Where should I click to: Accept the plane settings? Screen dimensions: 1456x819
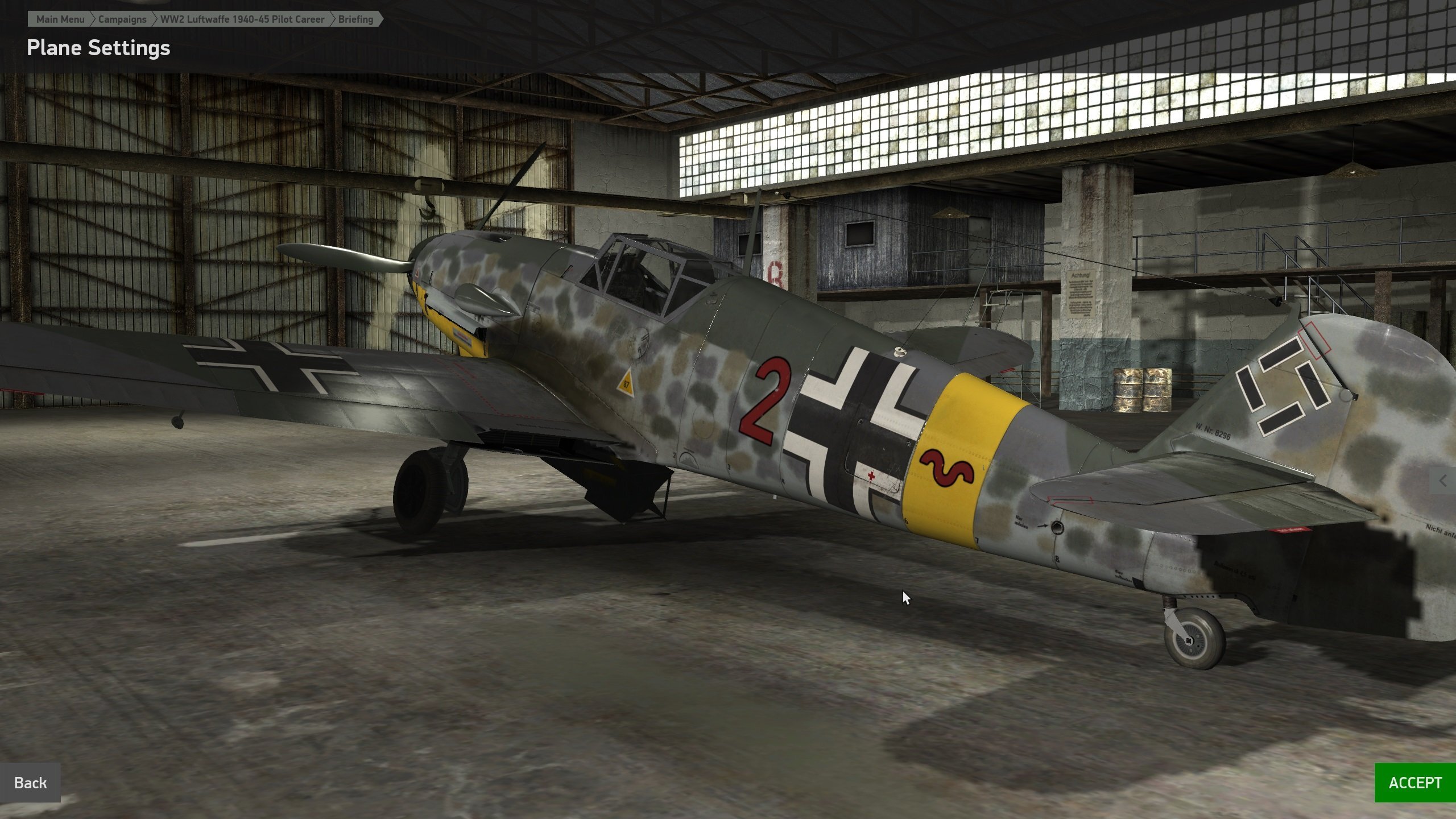(1414, 783)
